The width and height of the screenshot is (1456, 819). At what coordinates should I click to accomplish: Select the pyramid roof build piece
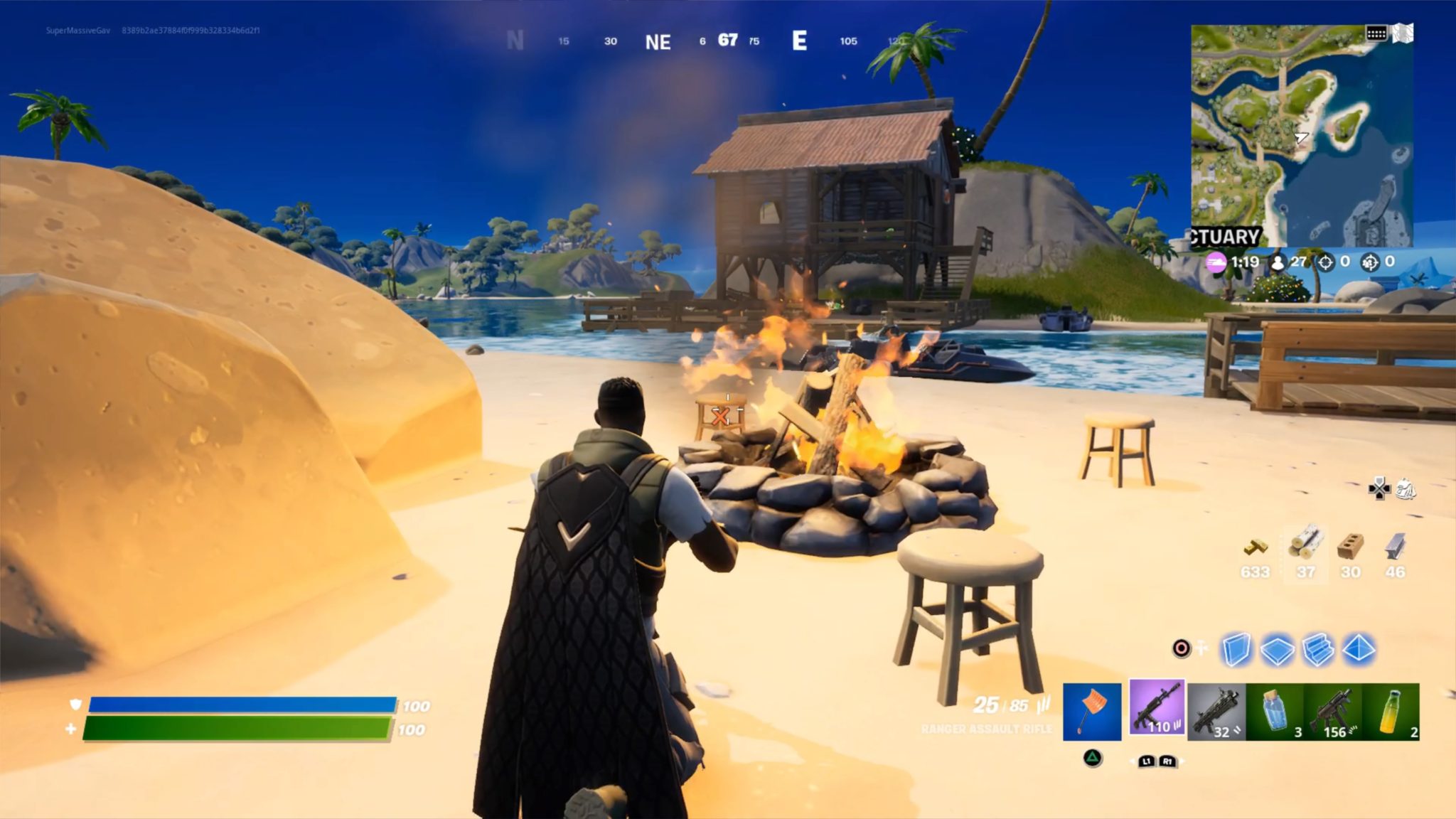pos(1359,649)
